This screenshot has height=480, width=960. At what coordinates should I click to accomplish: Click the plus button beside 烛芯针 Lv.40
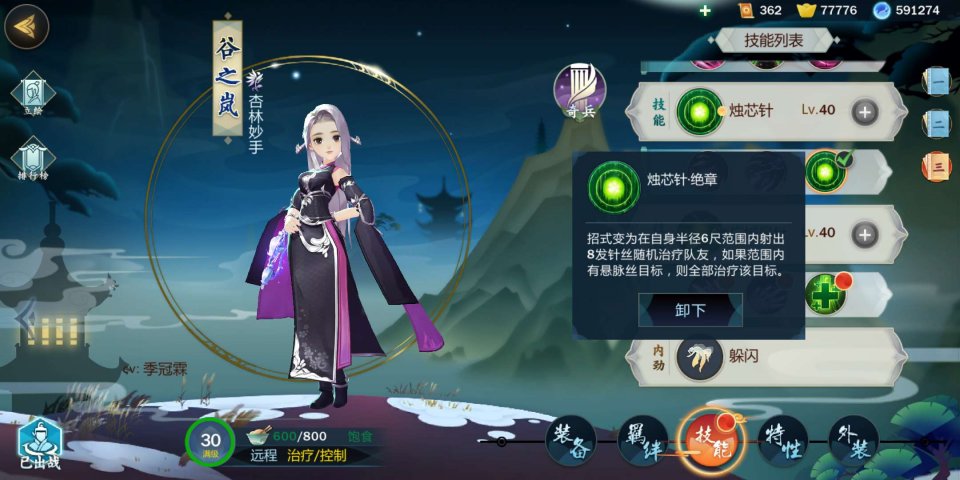(x=865, y=111)
